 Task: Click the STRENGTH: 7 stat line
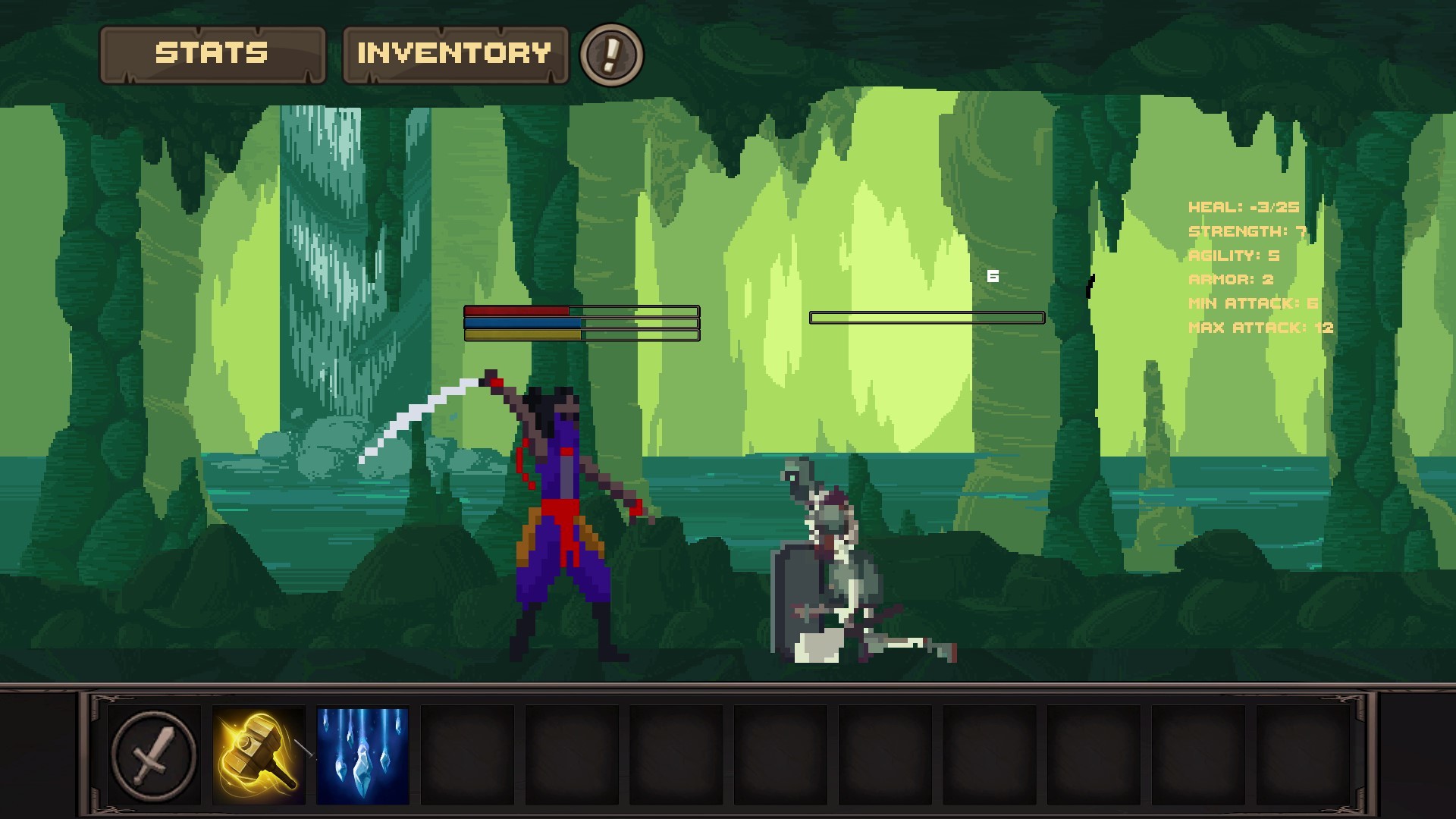tap(1247, 233)
